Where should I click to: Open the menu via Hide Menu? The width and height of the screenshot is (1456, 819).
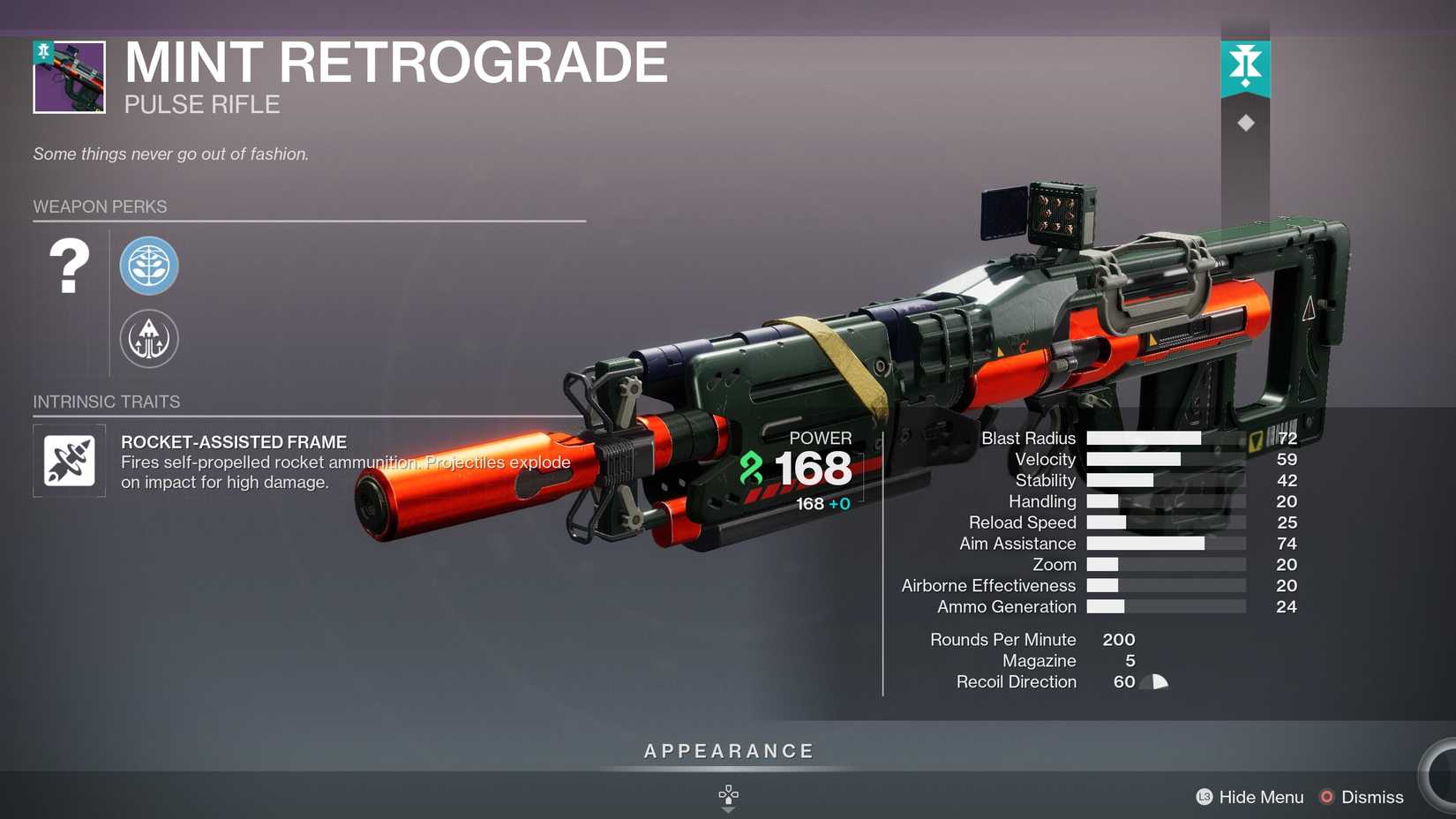click(1259, 797)
